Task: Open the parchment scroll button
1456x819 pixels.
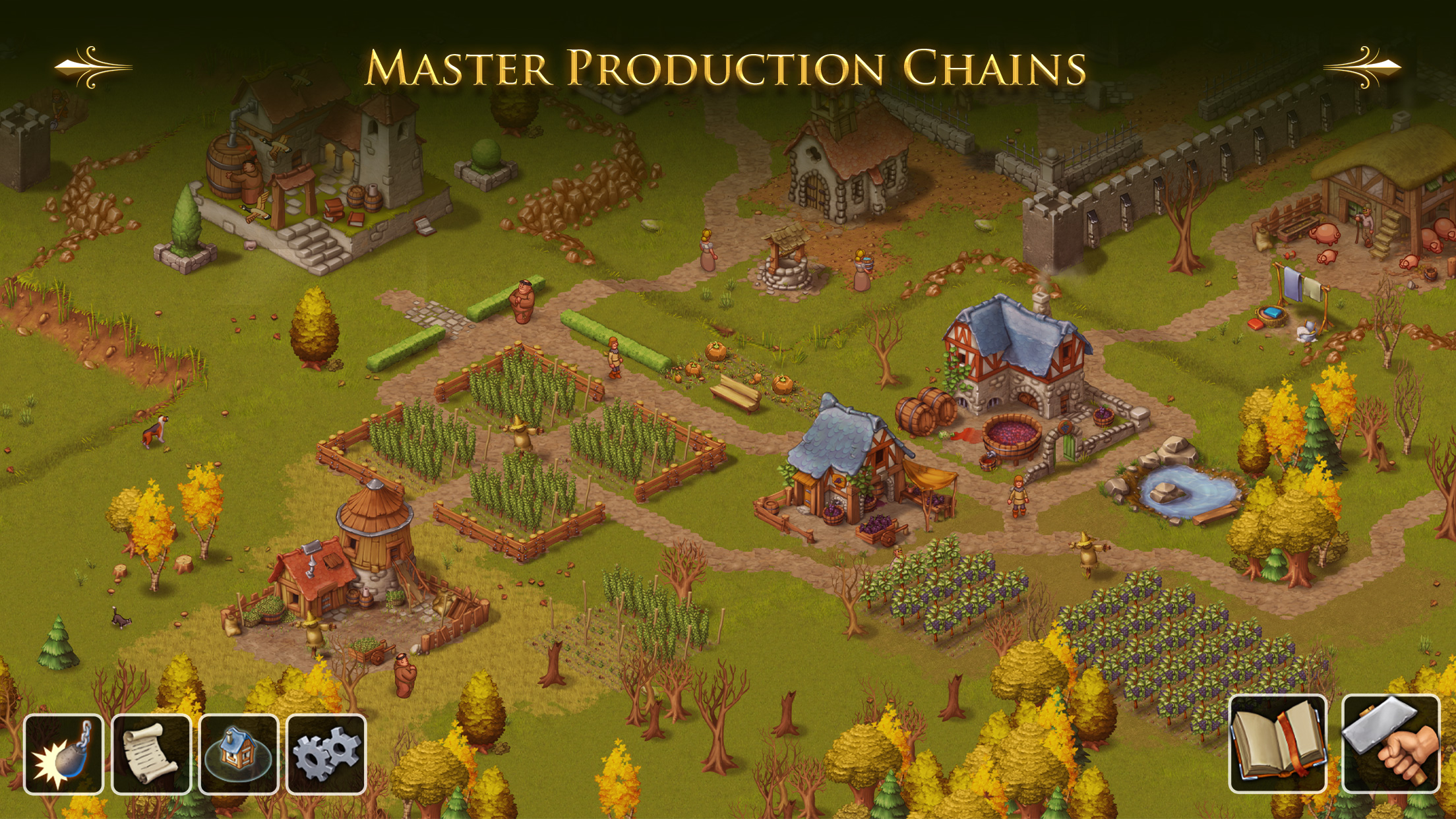Action: [x=151, y=754]
